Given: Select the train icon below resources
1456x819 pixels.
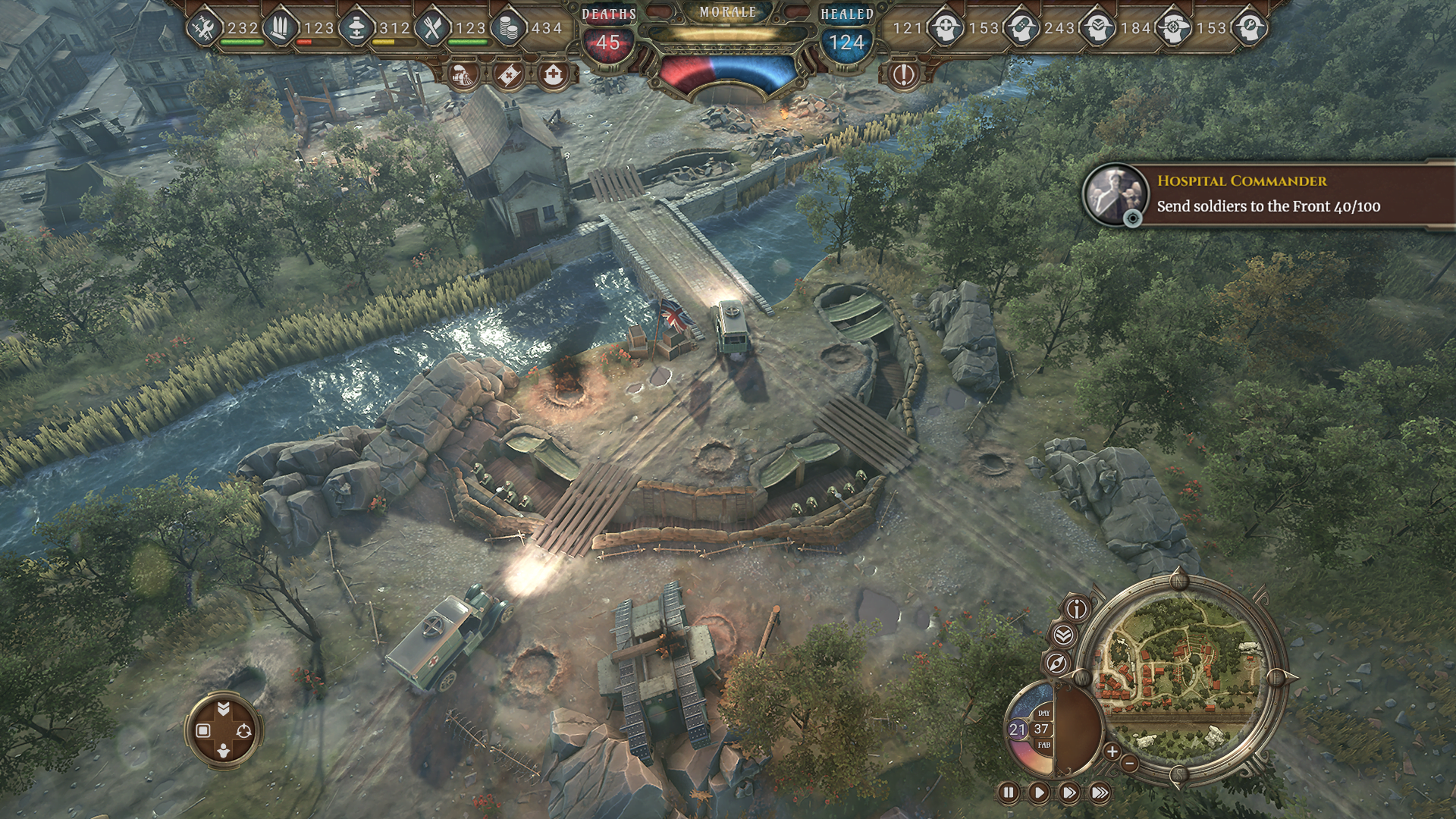Looking at the screenshot, I should [463, 74].
